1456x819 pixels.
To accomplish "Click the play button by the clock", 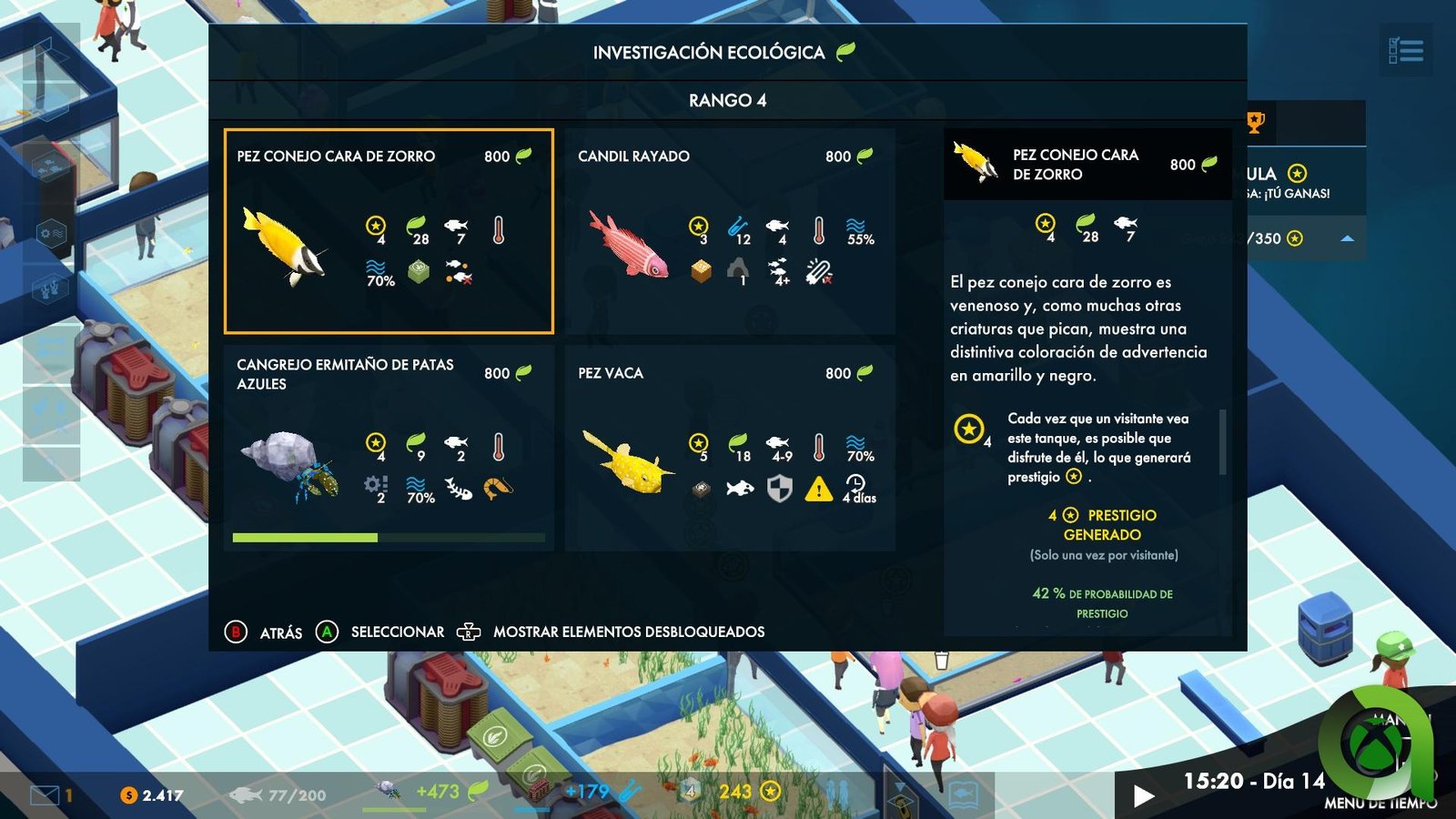I will click(1144, 796).
